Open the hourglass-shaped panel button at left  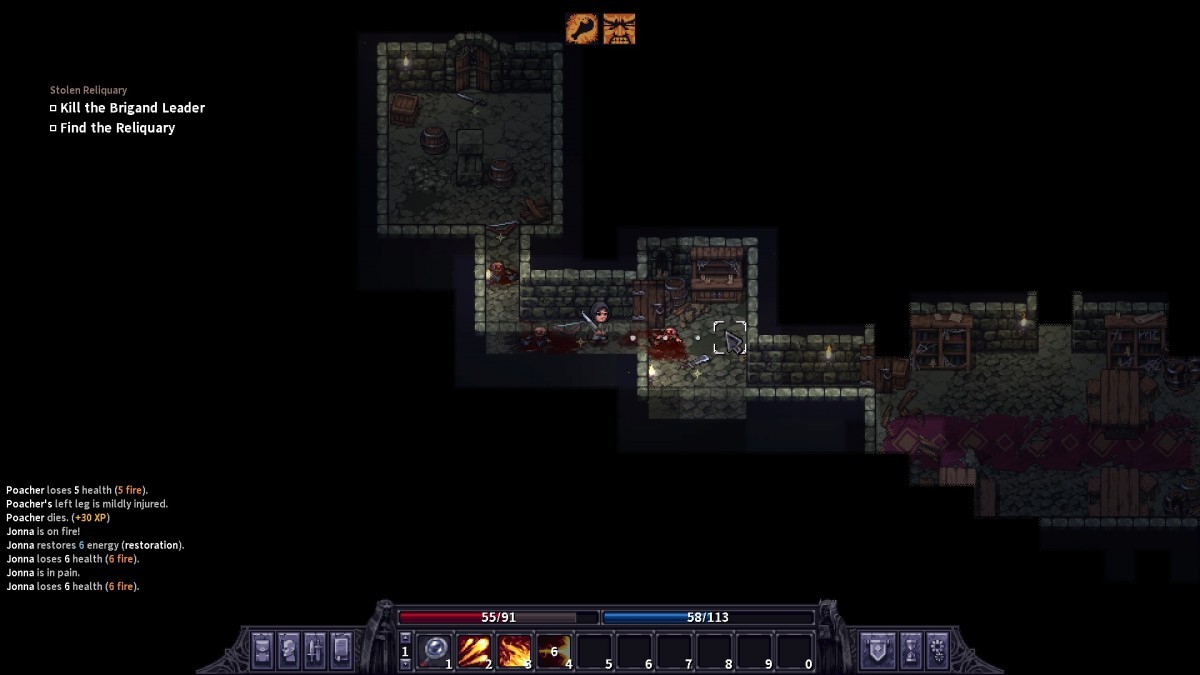point(262,650)
